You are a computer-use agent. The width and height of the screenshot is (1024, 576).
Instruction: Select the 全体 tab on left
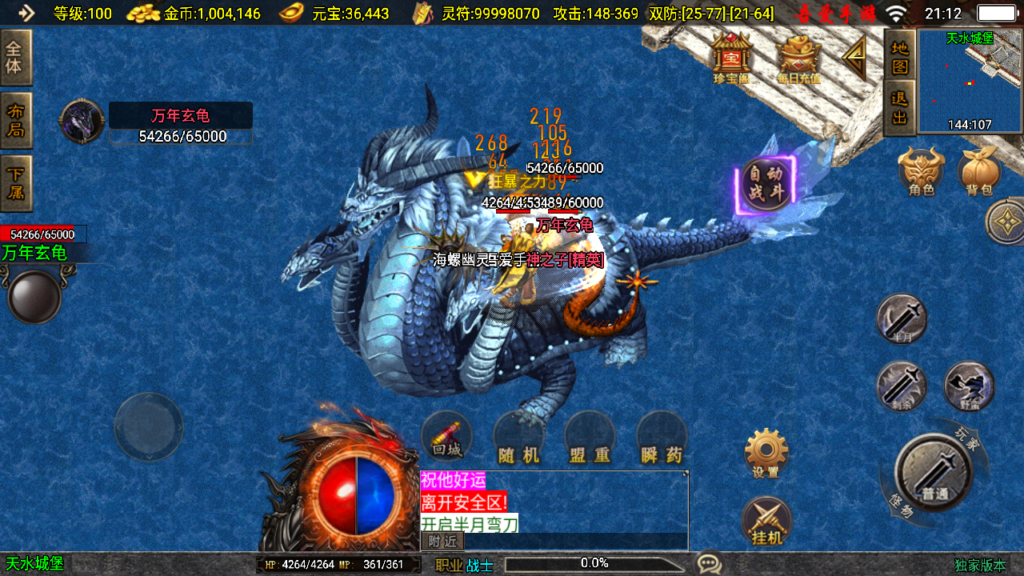pyautogui.click(x=15, y=57)
